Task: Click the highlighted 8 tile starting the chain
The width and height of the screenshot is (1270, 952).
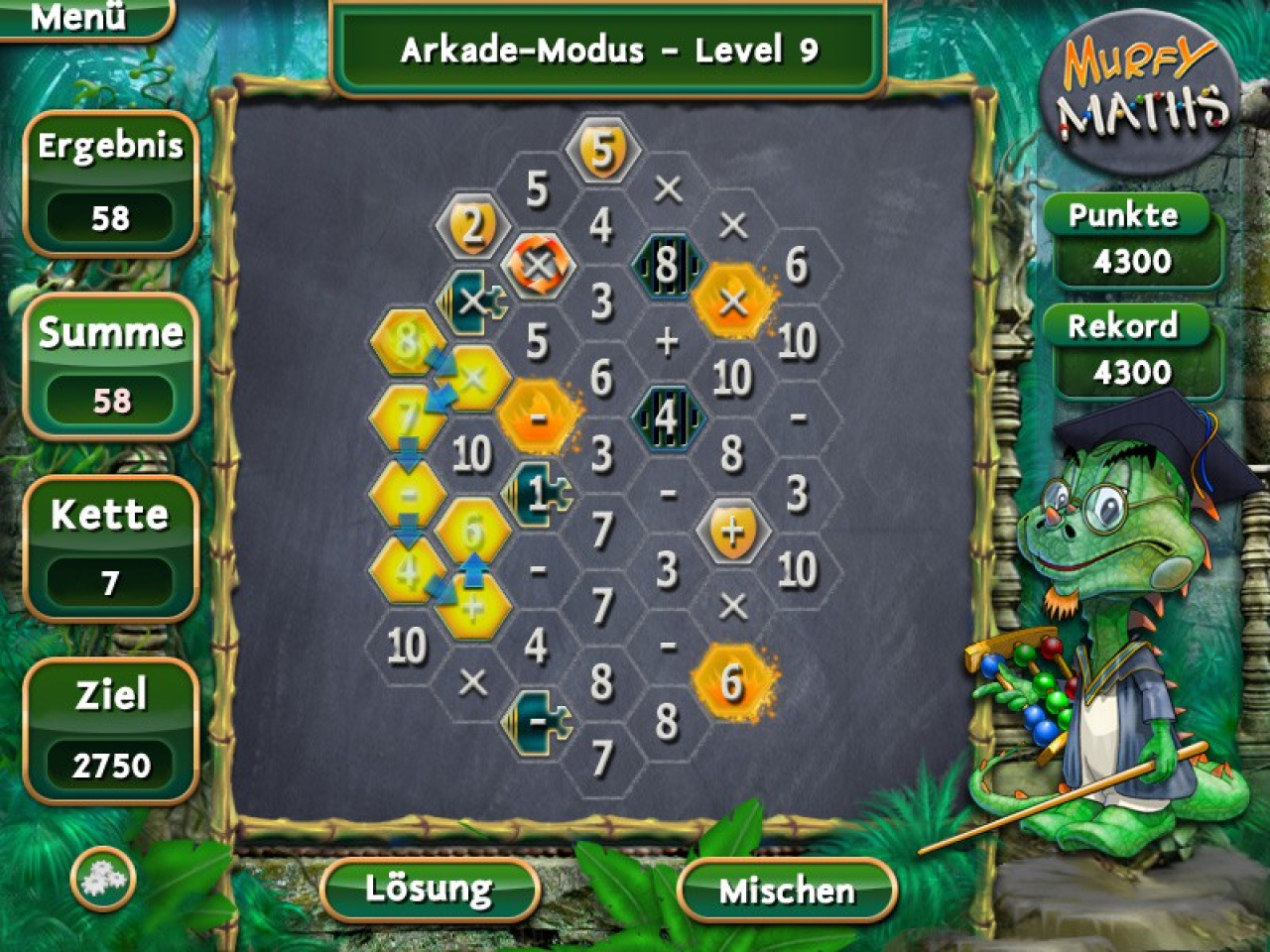Action: (x=407, y=341)
